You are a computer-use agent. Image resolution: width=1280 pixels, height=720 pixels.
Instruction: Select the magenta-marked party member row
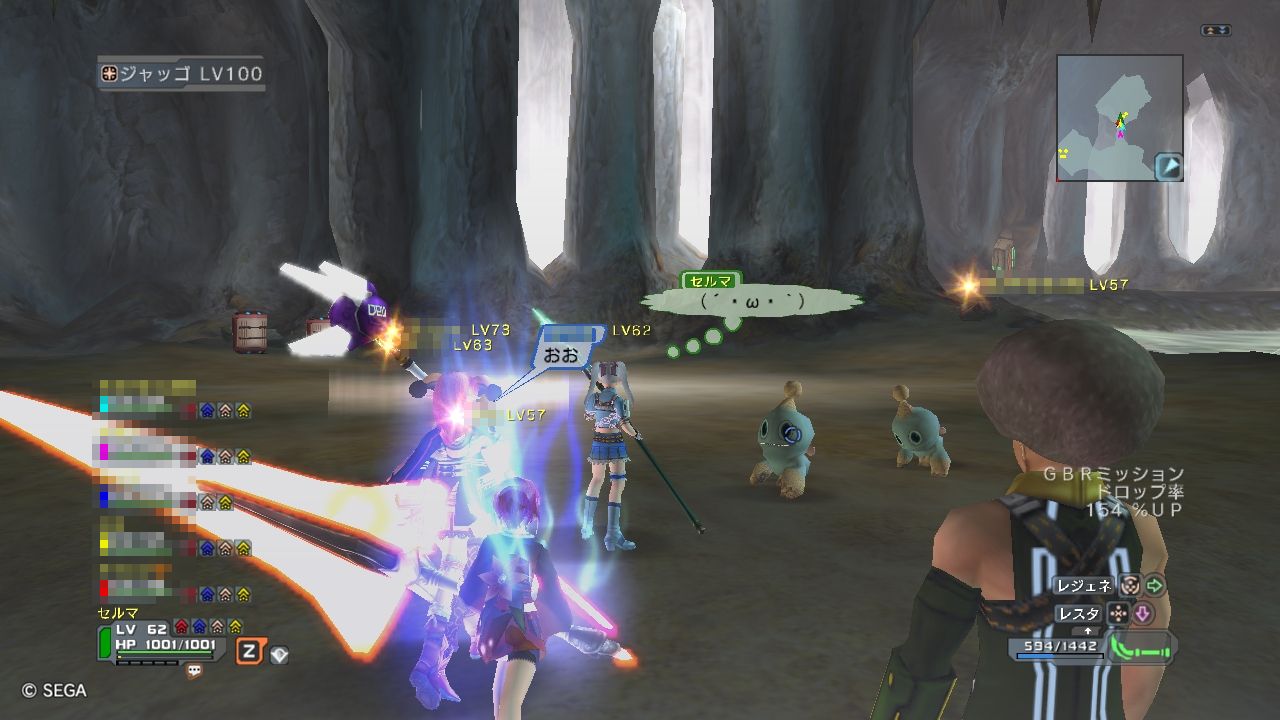tap(172, 456)
